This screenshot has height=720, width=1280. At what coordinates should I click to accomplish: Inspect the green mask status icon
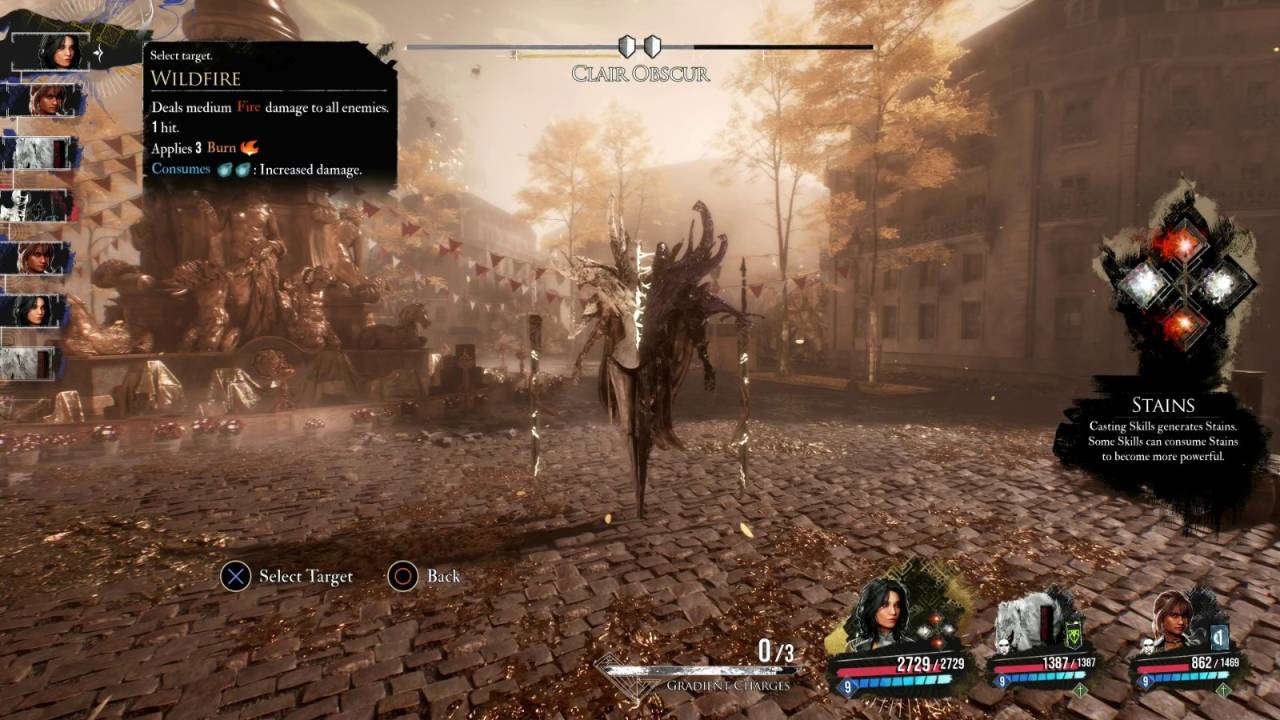1073,634
